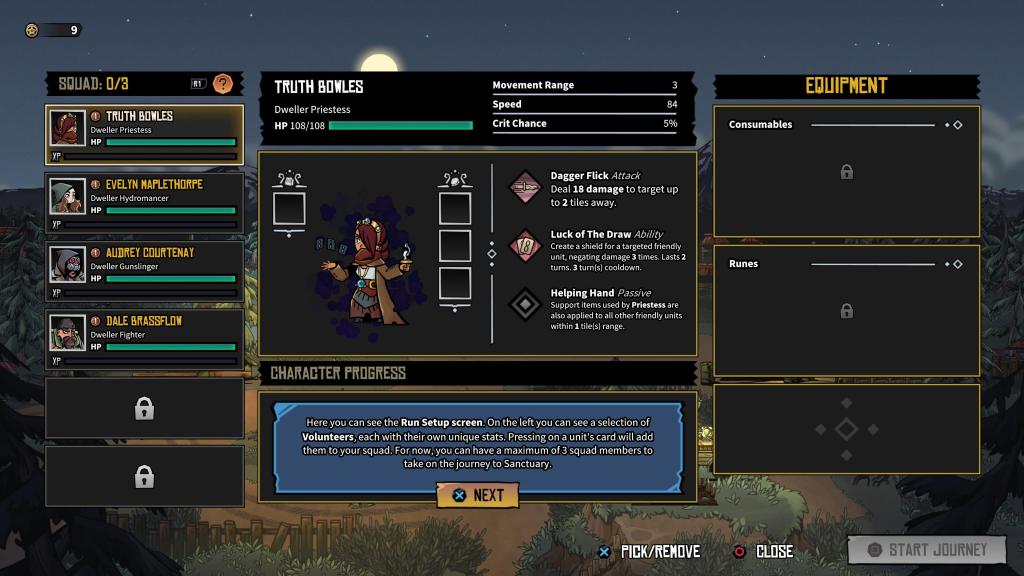The image size is (1024, 576).
Task: Select the Helping Hand passive icon
Action: tap(526, 305)
